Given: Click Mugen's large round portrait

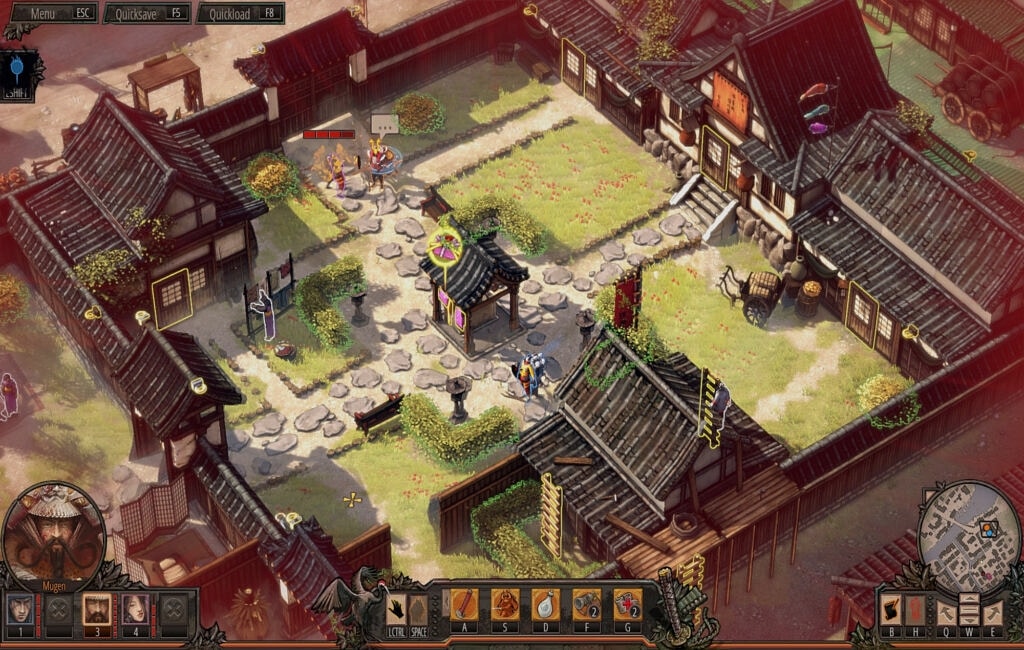Looking at the screenshot, I should point(53,536).
